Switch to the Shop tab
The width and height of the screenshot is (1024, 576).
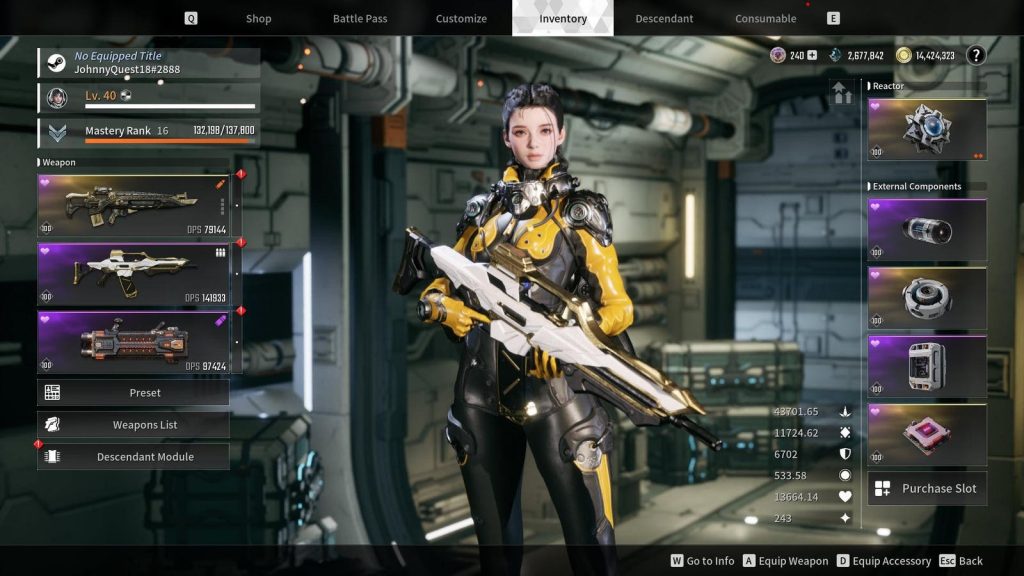pyautogui.click(x=258, y=18)
